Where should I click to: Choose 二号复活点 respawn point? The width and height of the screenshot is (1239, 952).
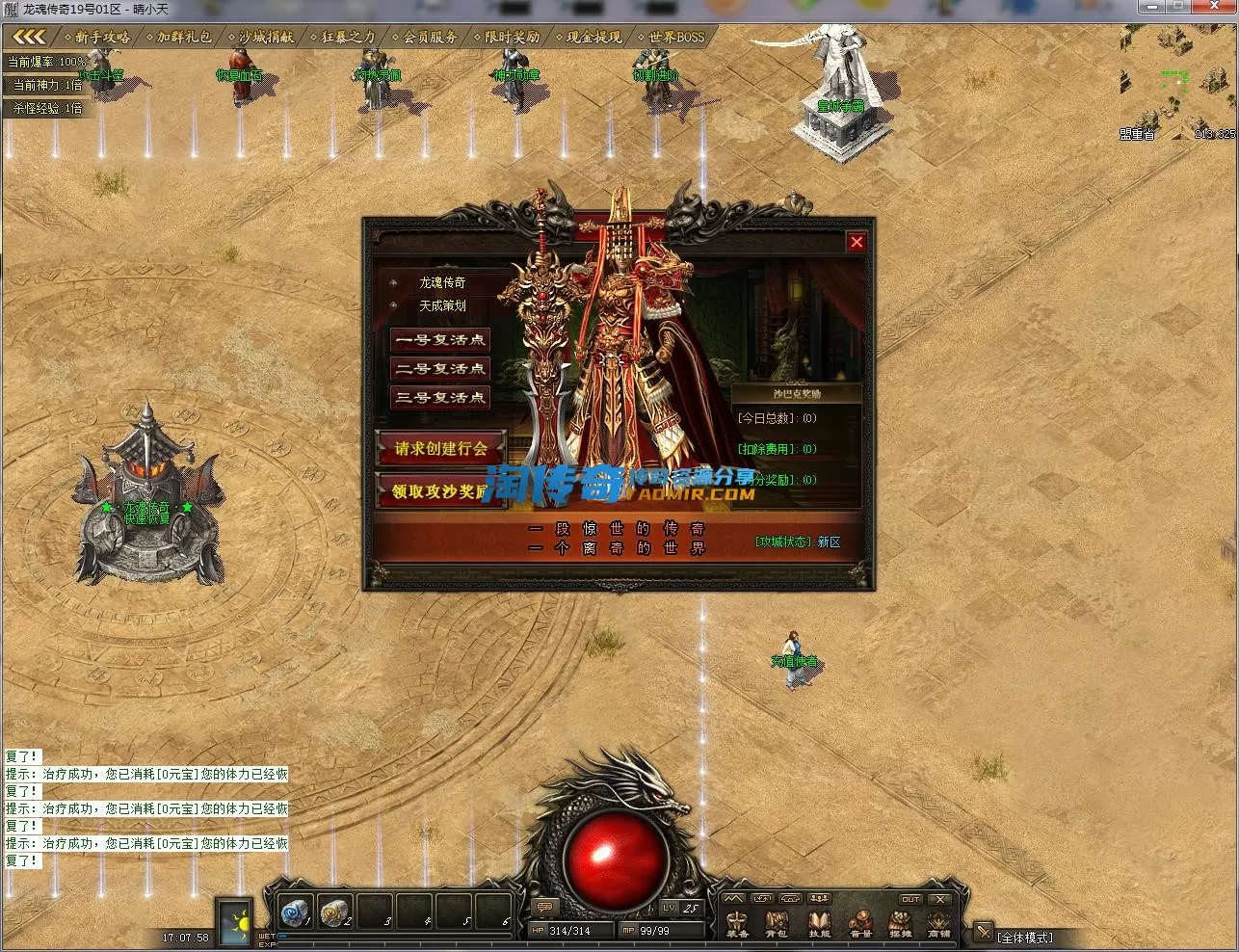pyautogui.click(x=440, y=369)
